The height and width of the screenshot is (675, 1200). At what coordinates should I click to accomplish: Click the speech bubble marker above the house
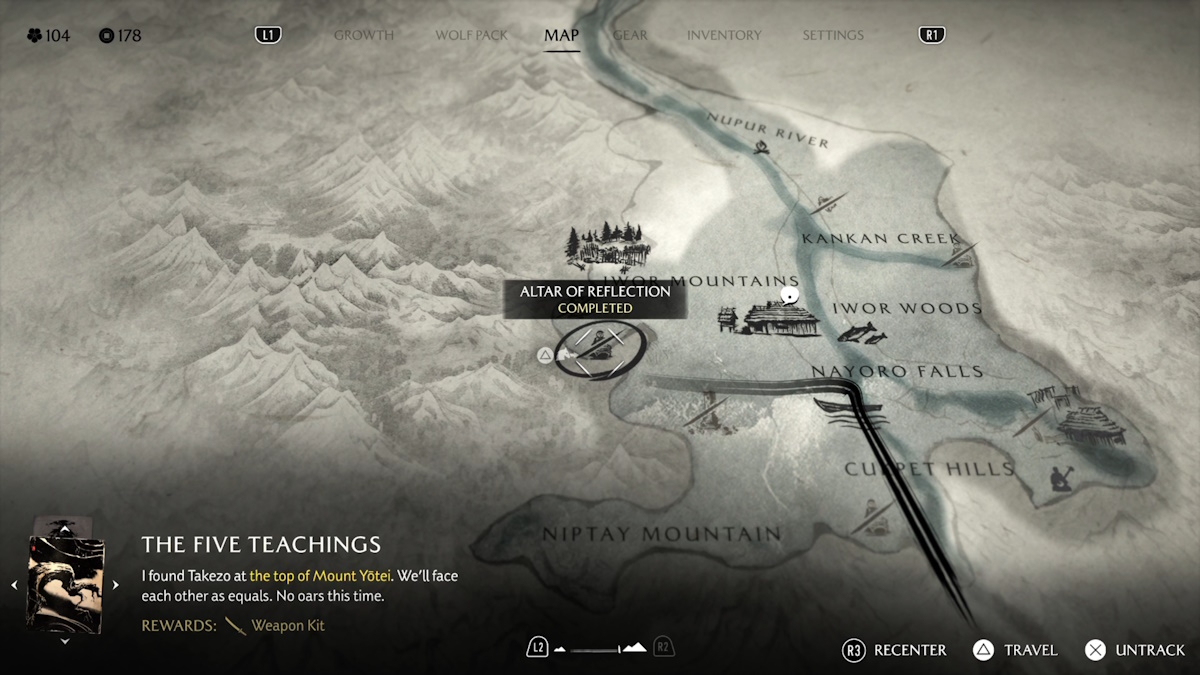(789, 296)
